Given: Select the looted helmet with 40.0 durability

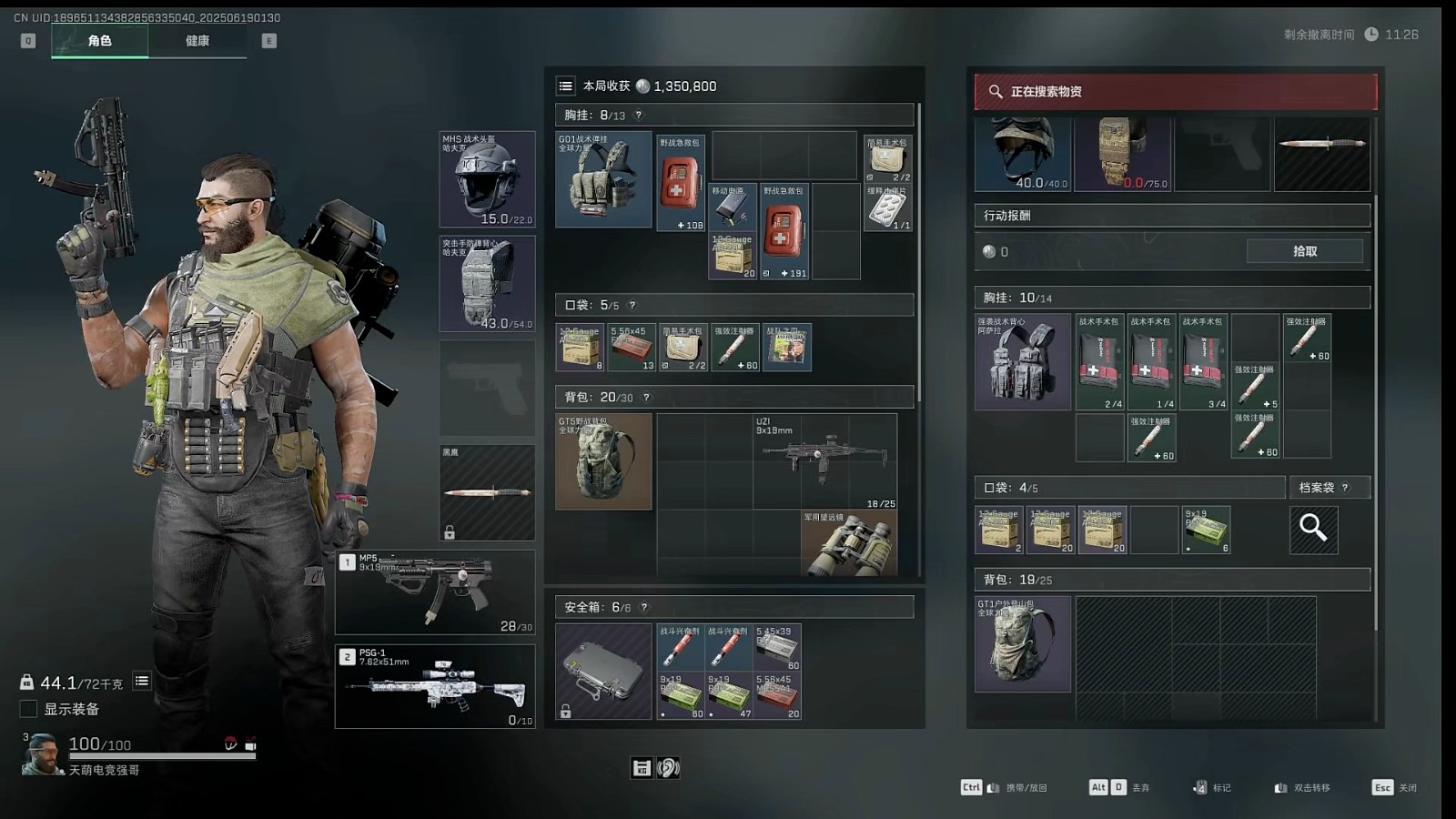Looking at the screenshot, I should [1023, 153].
